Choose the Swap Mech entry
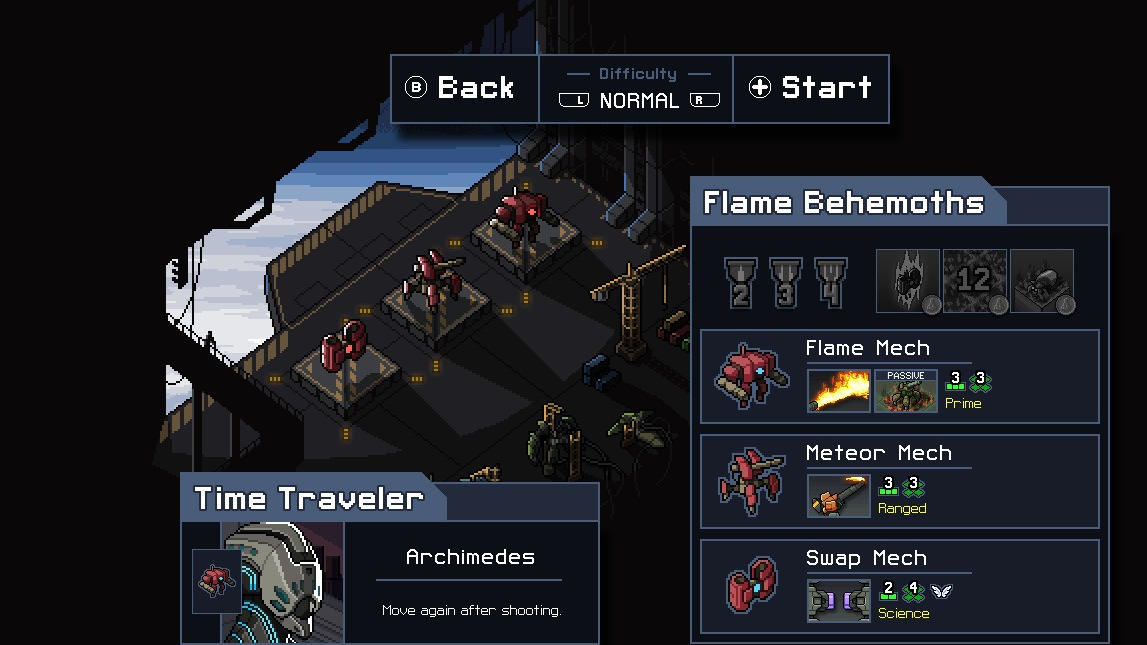Screen dimensions: 1147x645 point(899,586)
